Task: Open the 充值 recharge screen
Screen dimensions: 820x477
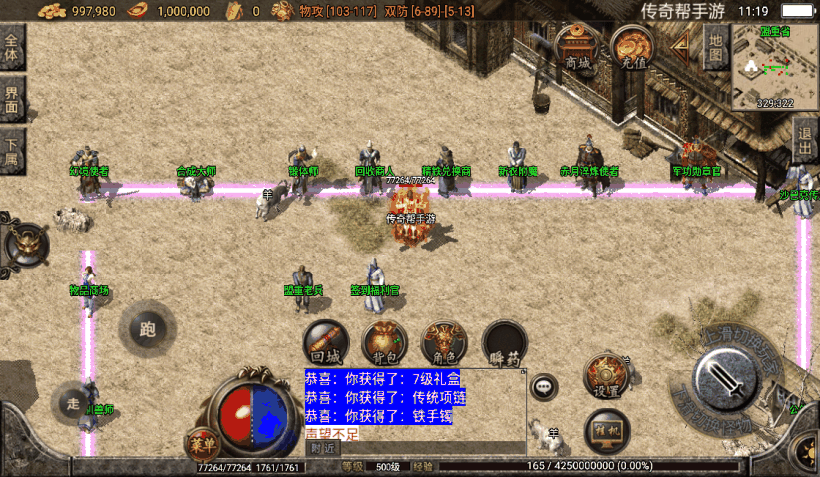Action: click(633, 47)
